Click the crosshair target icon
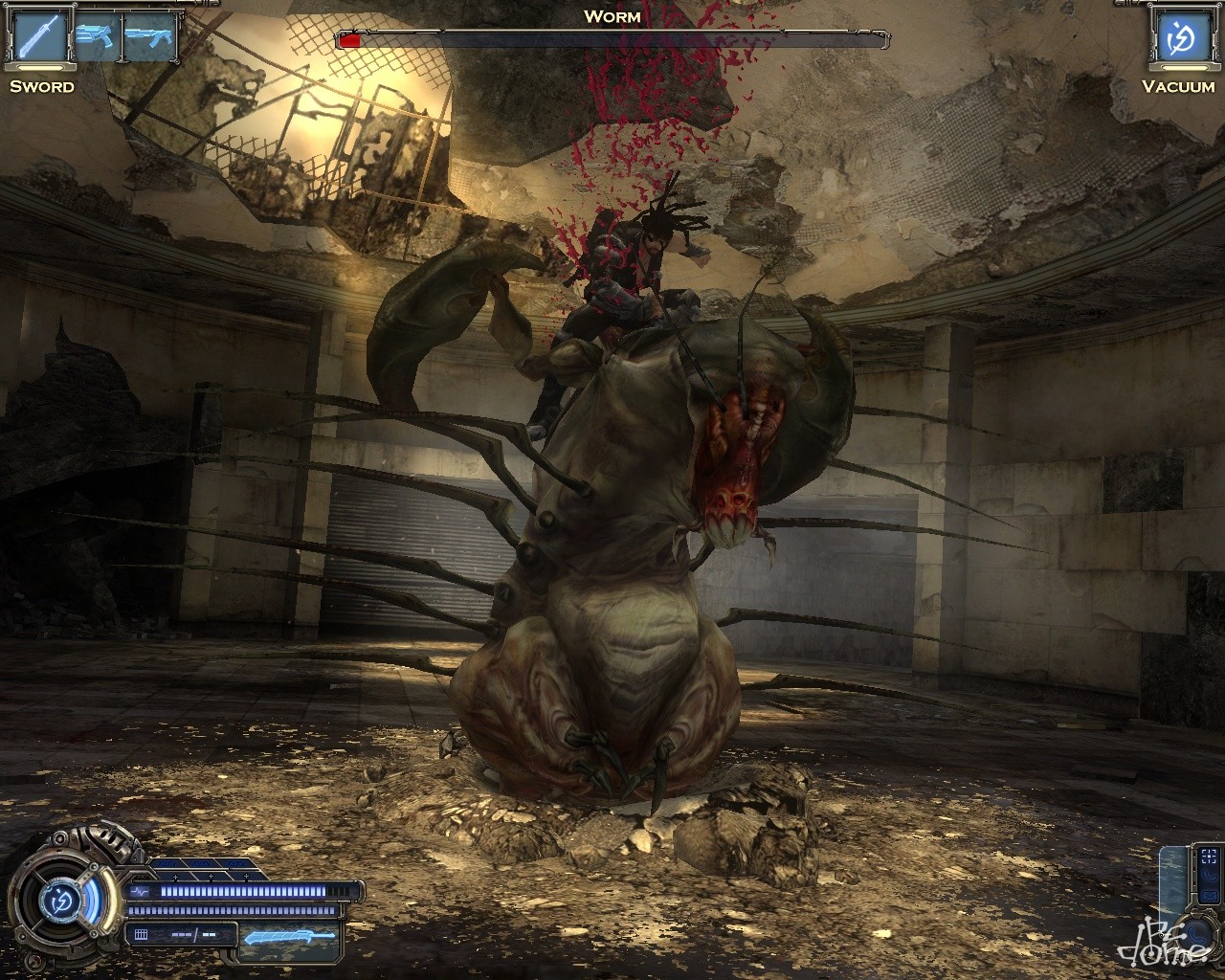The image size is (1225, 980). 1209,857
